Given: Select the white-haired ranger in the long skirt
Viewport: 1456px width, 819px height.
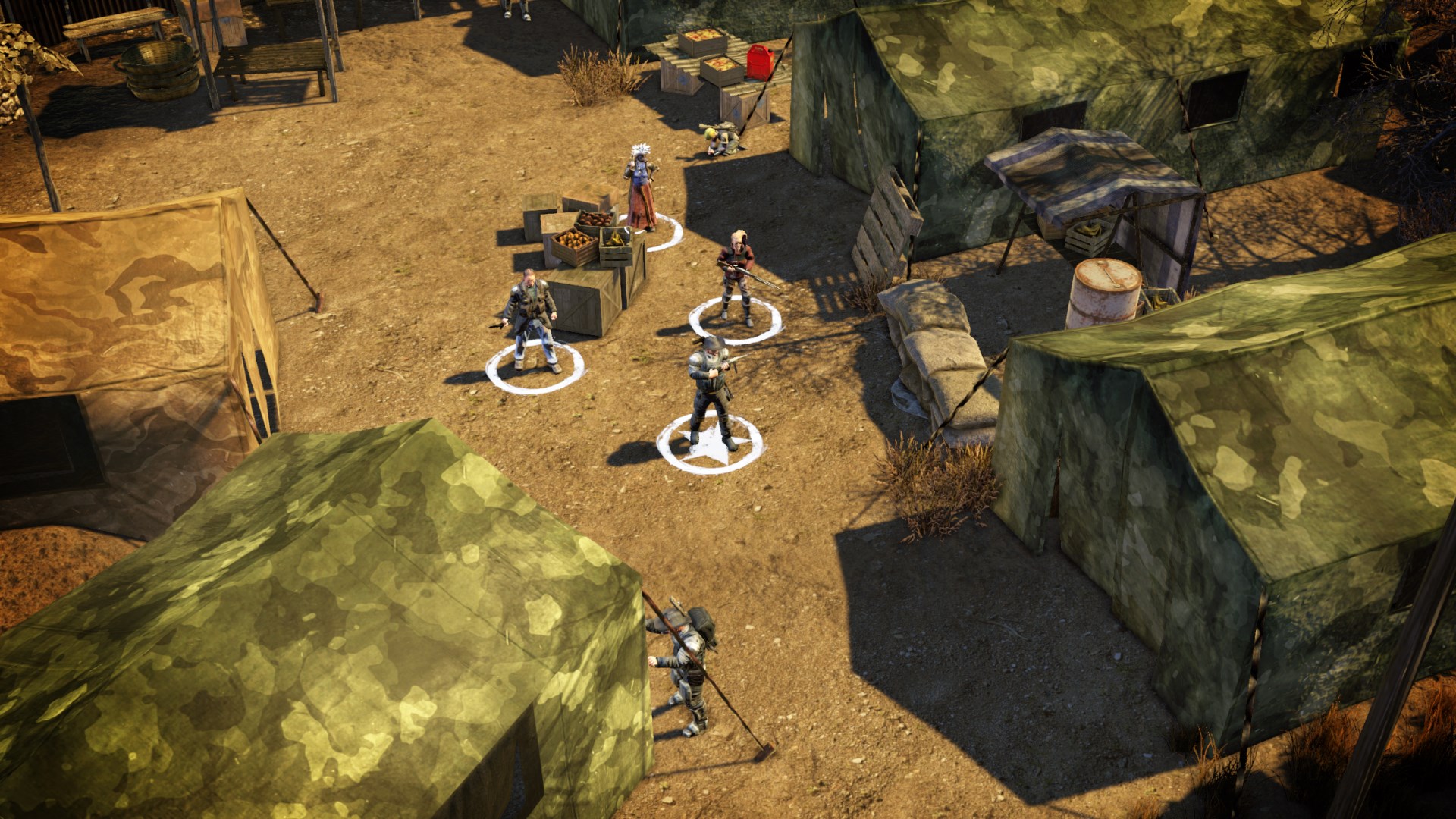Looking at the screenshot, I should pyautogui.click(x=641, y=188).
